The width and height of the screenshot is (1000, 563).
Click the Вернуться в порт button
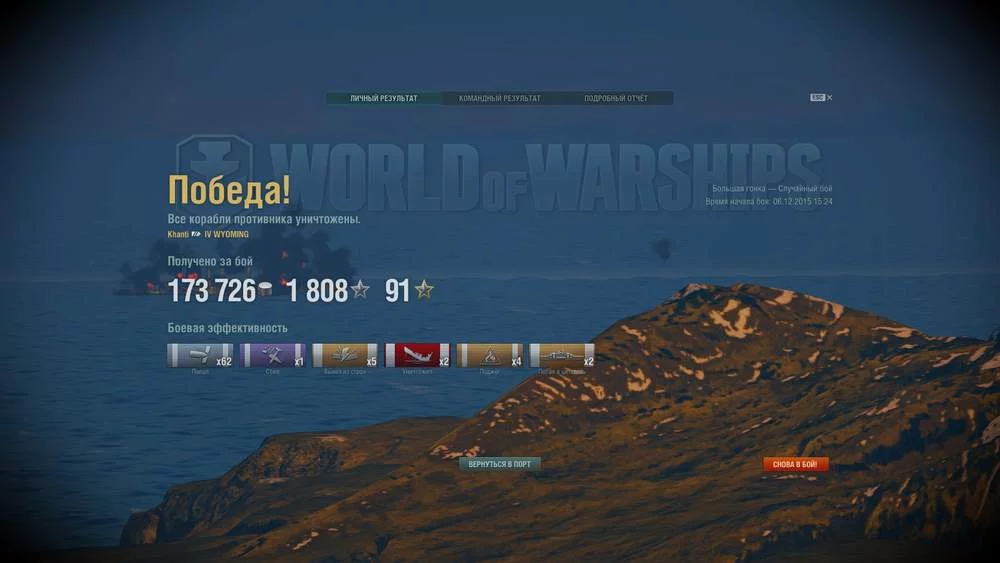[x=499, y=465]
